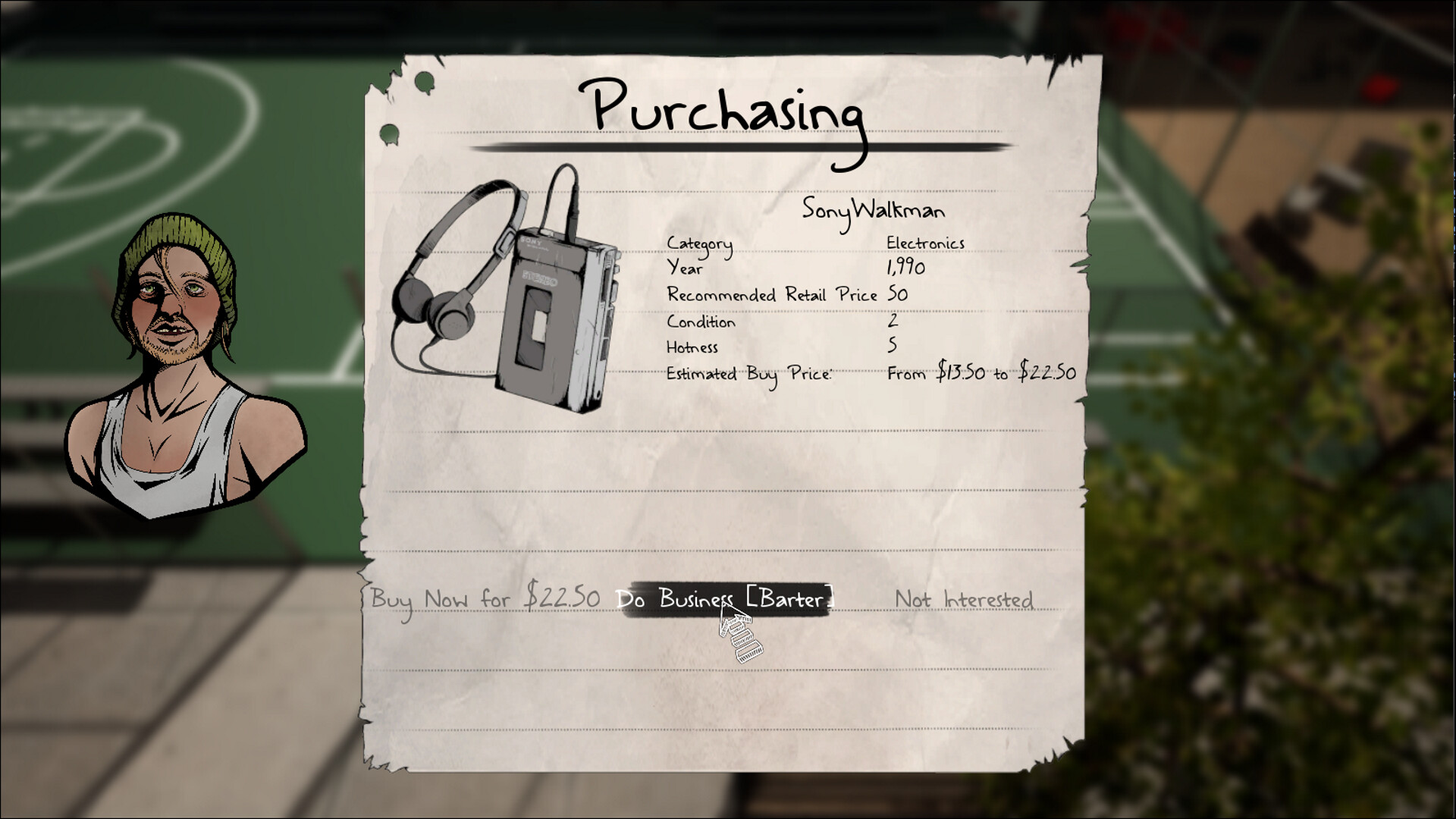Screen dimensions: 1456x819
Task: Decline by clicking Not Interested
Action: coord(964,600)
